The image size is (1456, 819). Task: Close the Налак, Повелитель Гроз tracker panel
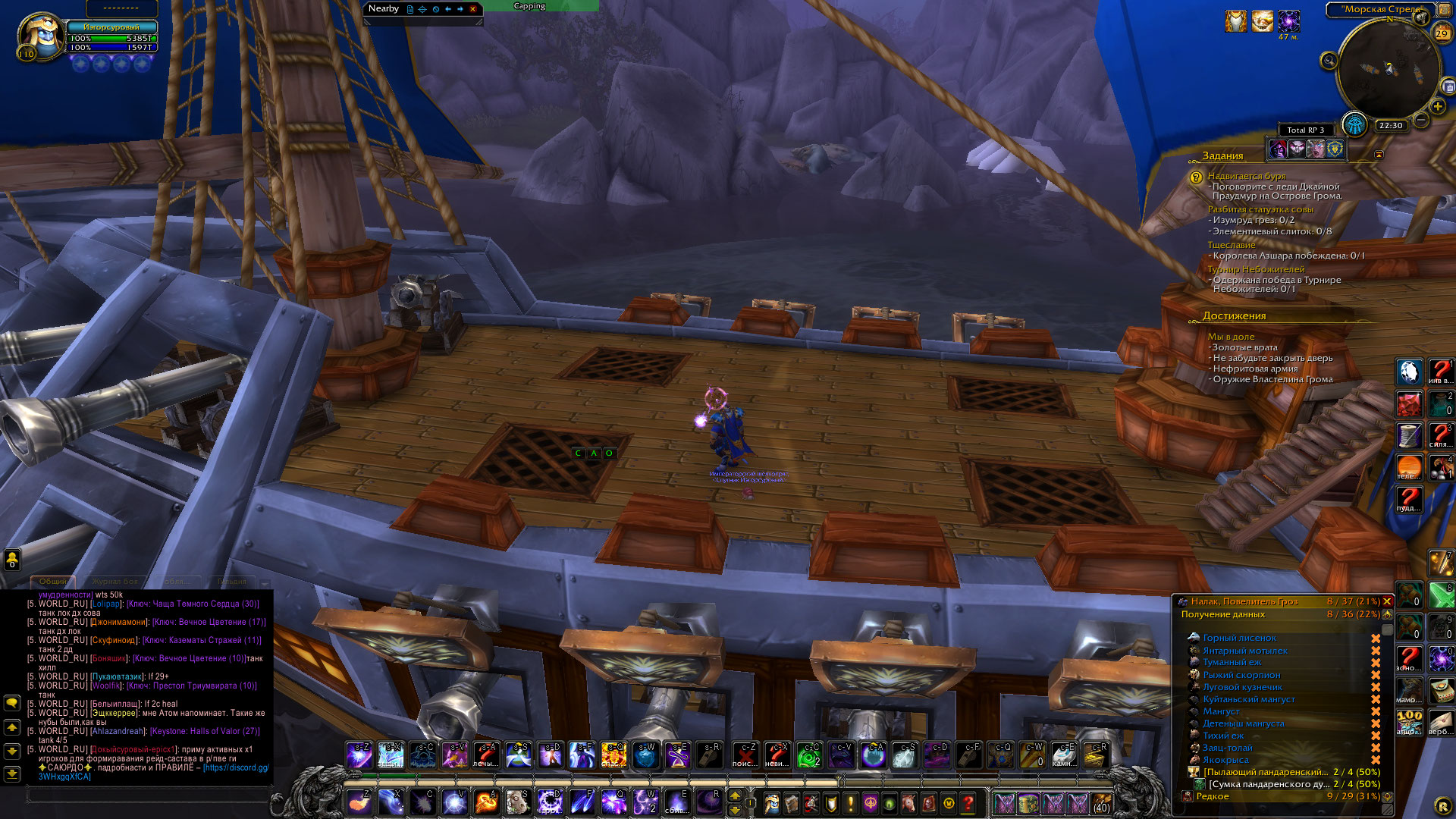[1387, 601]
